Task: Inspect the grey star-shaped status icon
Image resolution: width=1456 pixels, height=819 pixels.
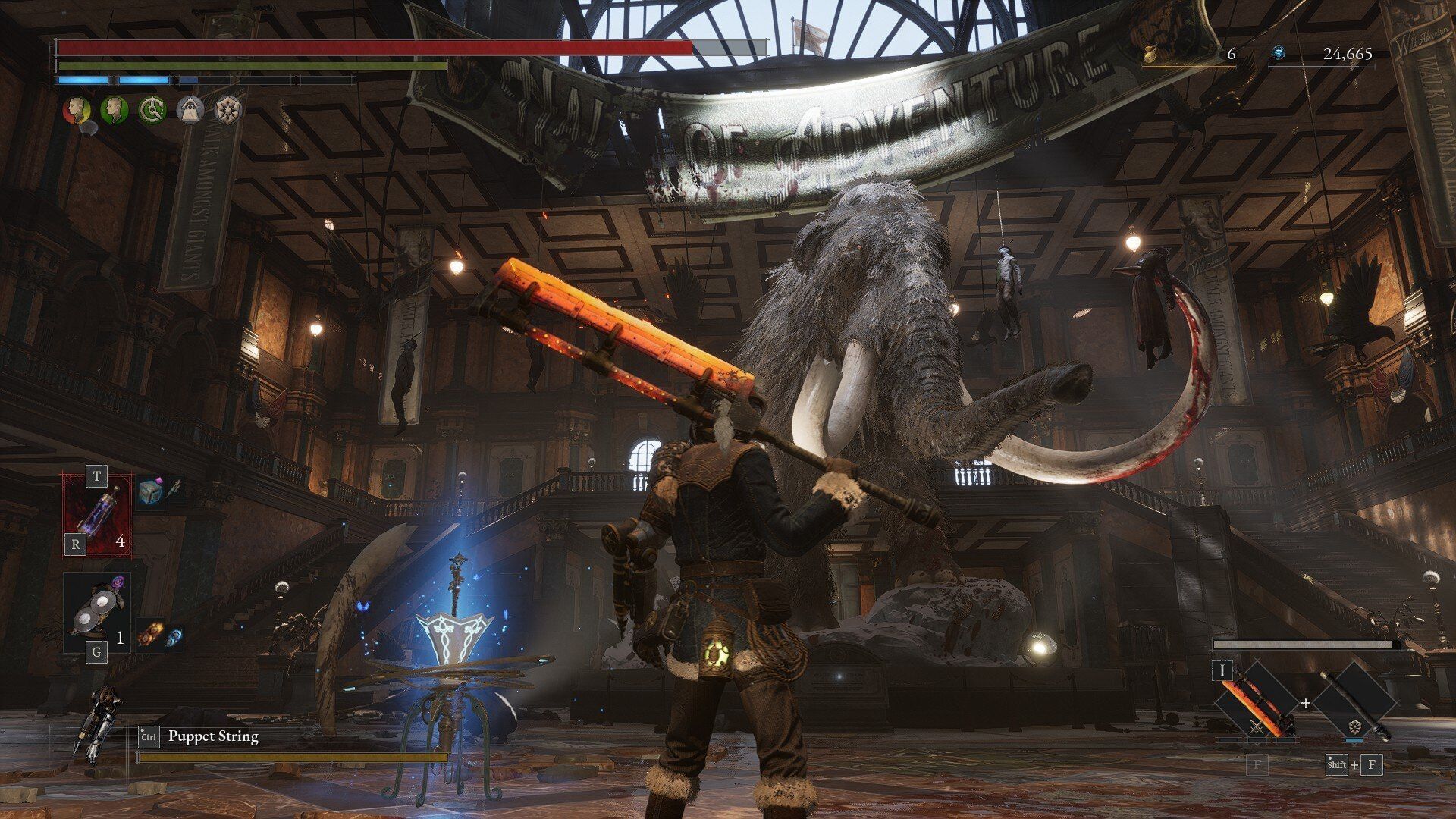Action: click(x=227, y=110)
